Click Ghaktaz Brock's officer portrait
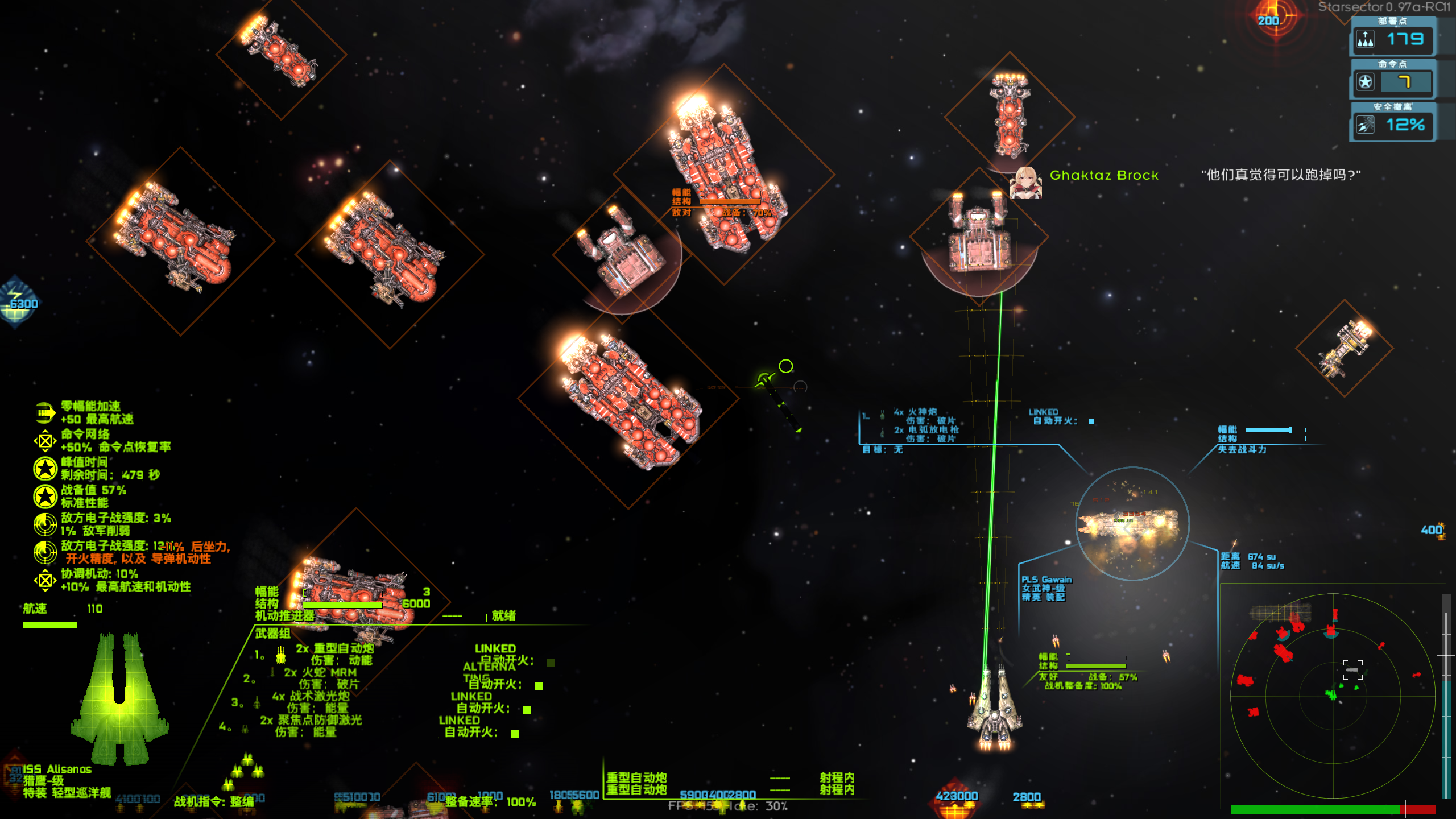Image resolution: width=1456 pixels, height=819 pixels. 1025,182
